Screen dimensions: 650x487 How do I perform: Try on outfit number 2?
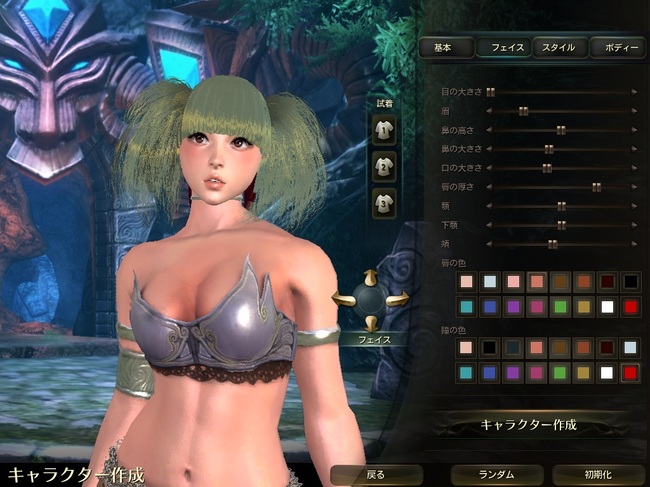click(x=382, y=166)
